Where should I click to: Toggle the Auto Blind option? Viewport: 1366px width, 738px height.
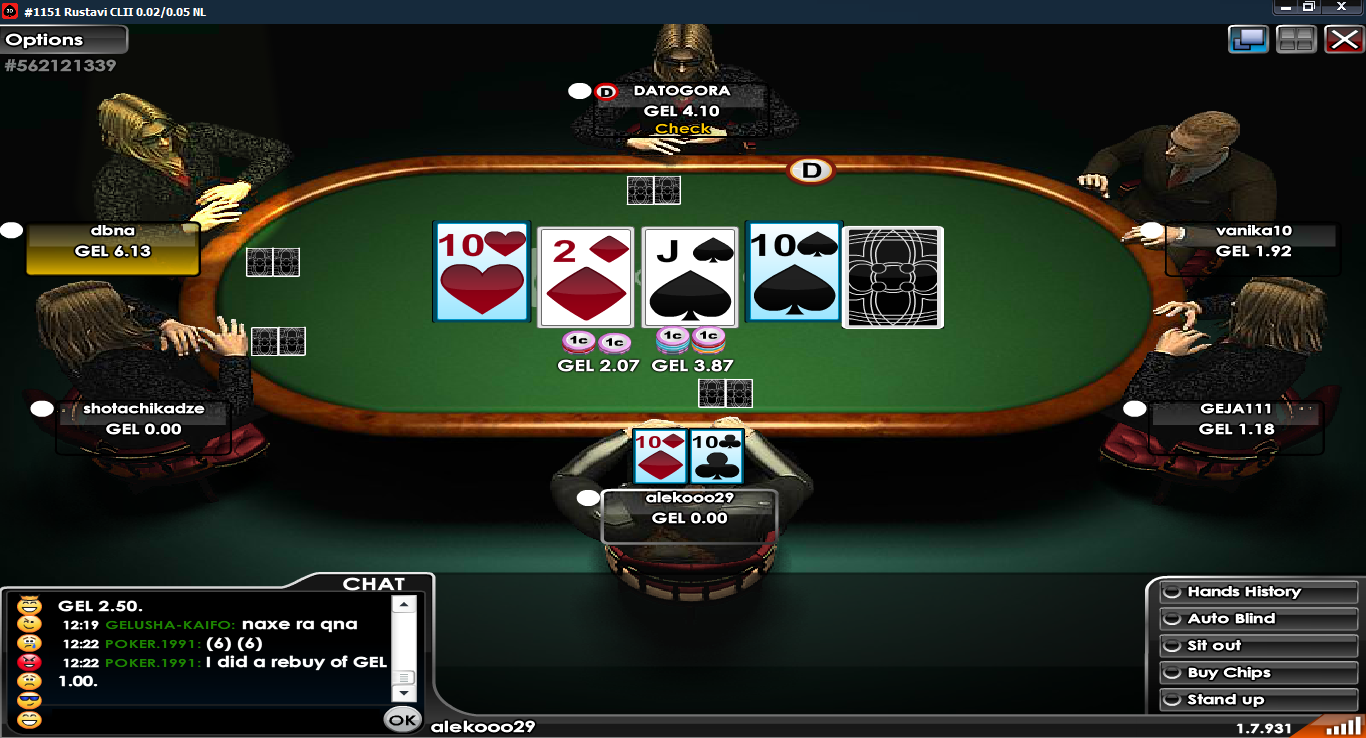(x=1257, y=619)
